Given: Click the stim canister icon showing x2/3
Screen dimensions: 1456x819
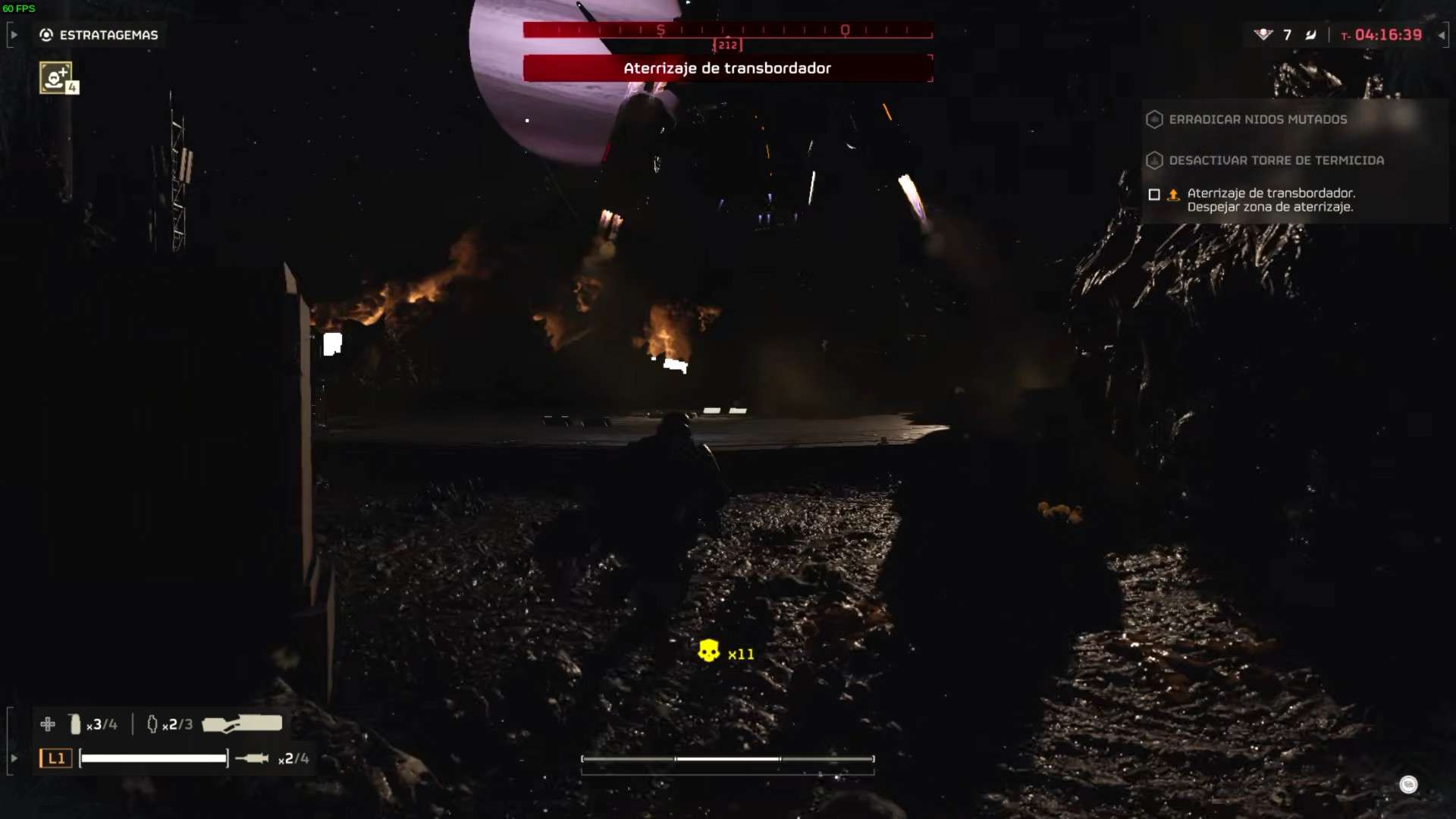Looking at the screenshot, I should pyautogui.click(x=154, y=723).
